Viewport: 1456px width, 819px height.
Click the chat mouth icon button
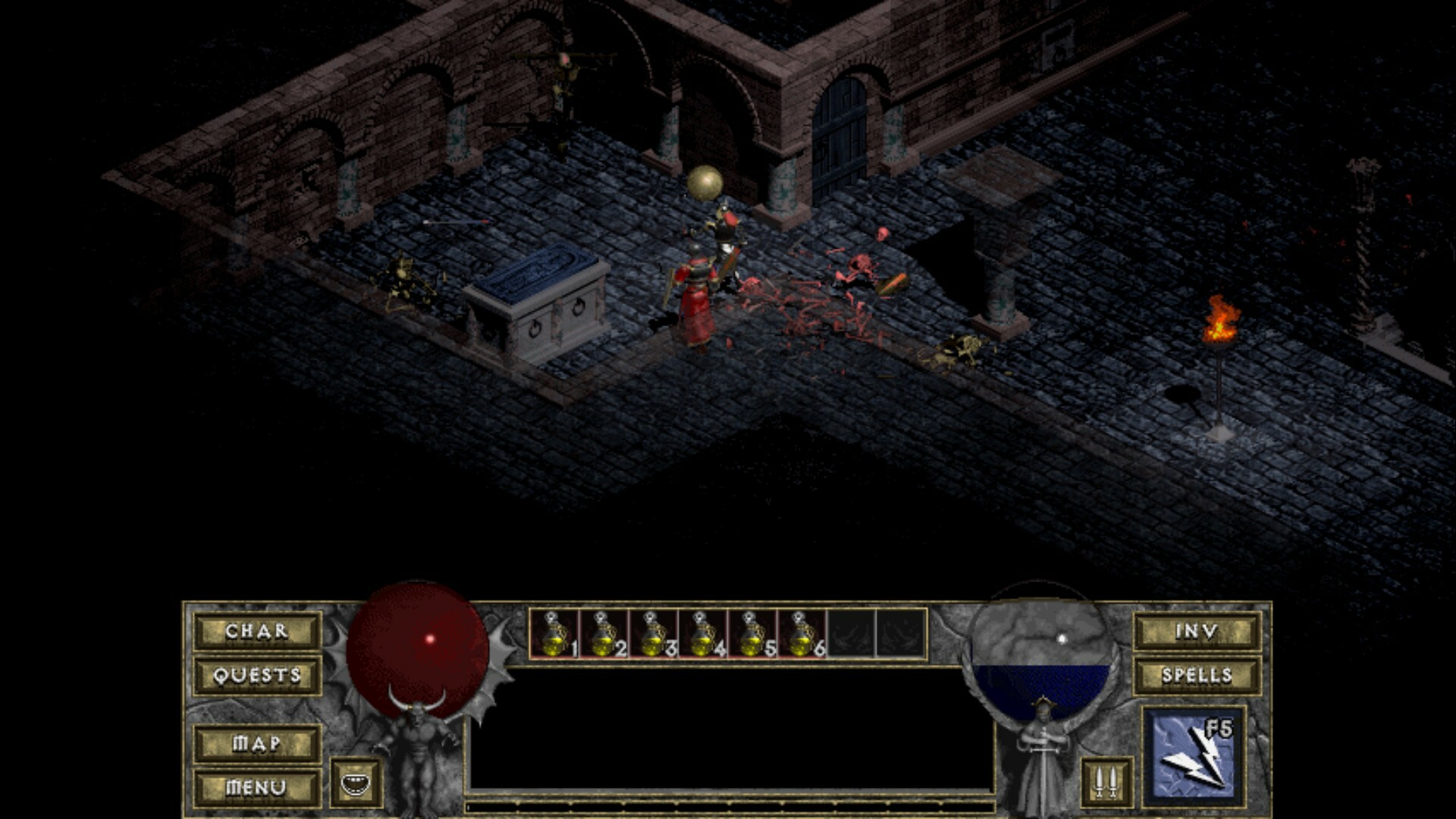click(x=356, y=783)
